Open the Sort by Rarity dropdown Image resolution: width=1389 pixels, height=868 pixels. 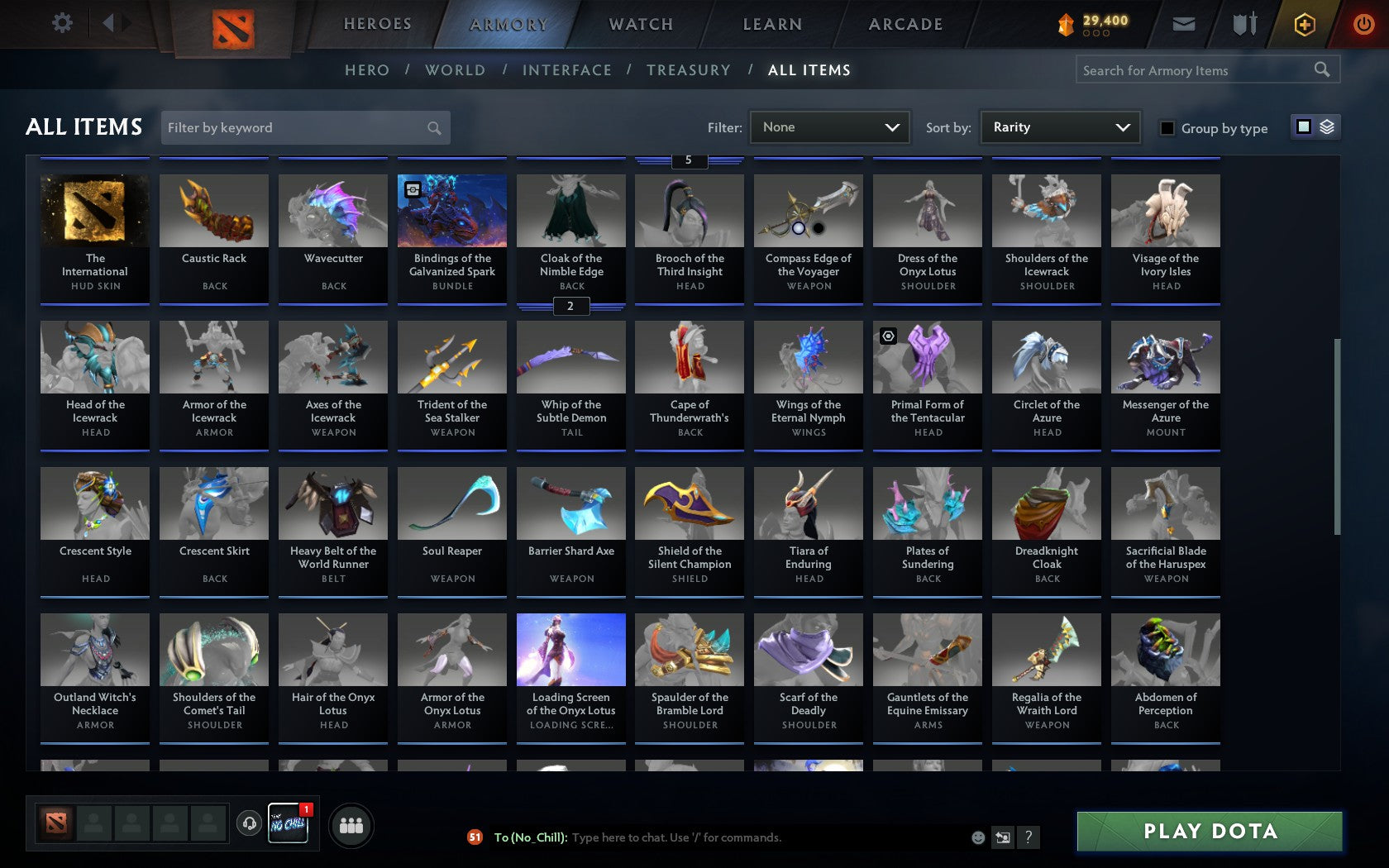(1059, 127)
